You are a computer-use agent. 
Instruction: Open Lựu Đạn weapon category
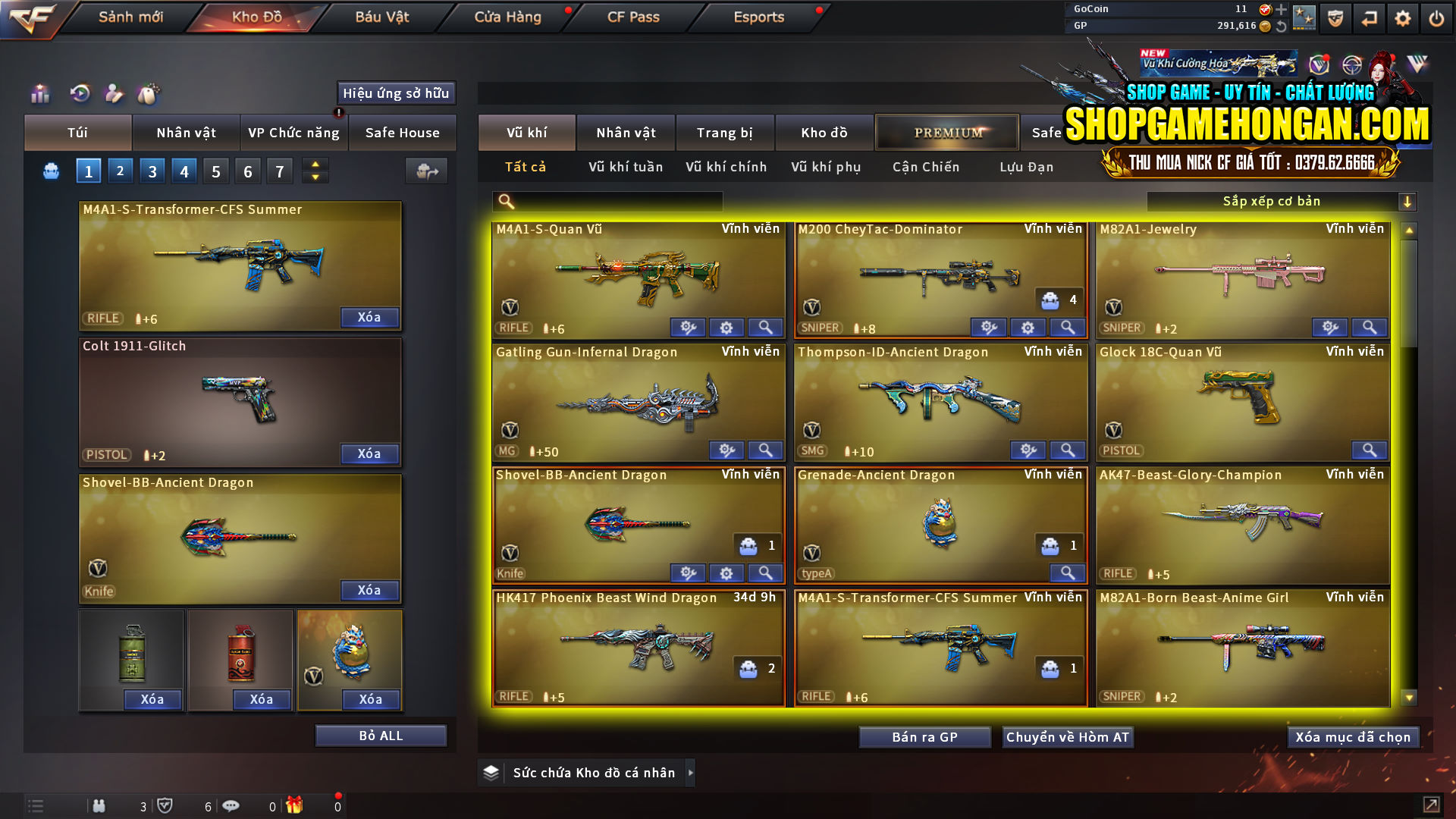(x=1028, y=167)
